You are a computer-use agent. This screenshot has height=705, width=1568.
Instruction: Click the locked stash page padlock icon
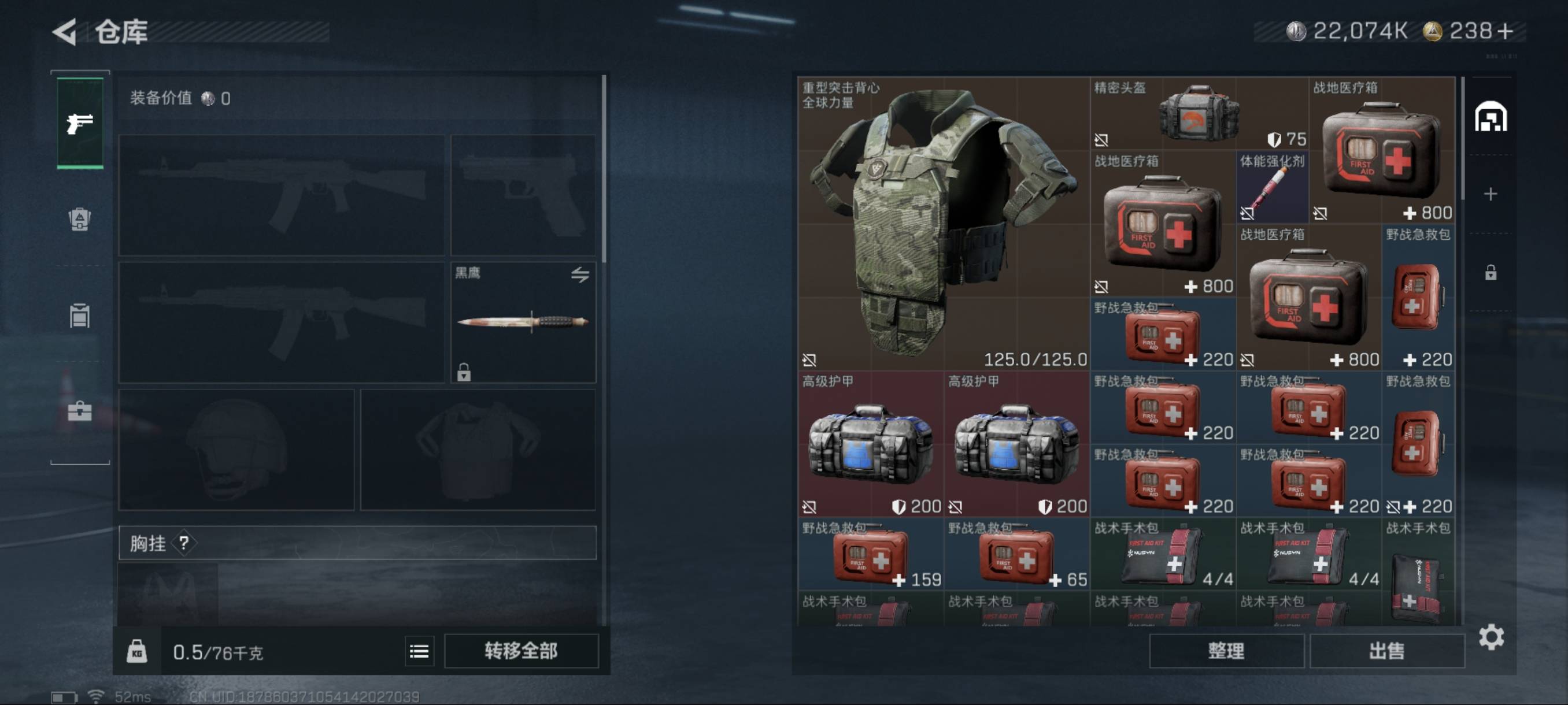[1491, 272]
